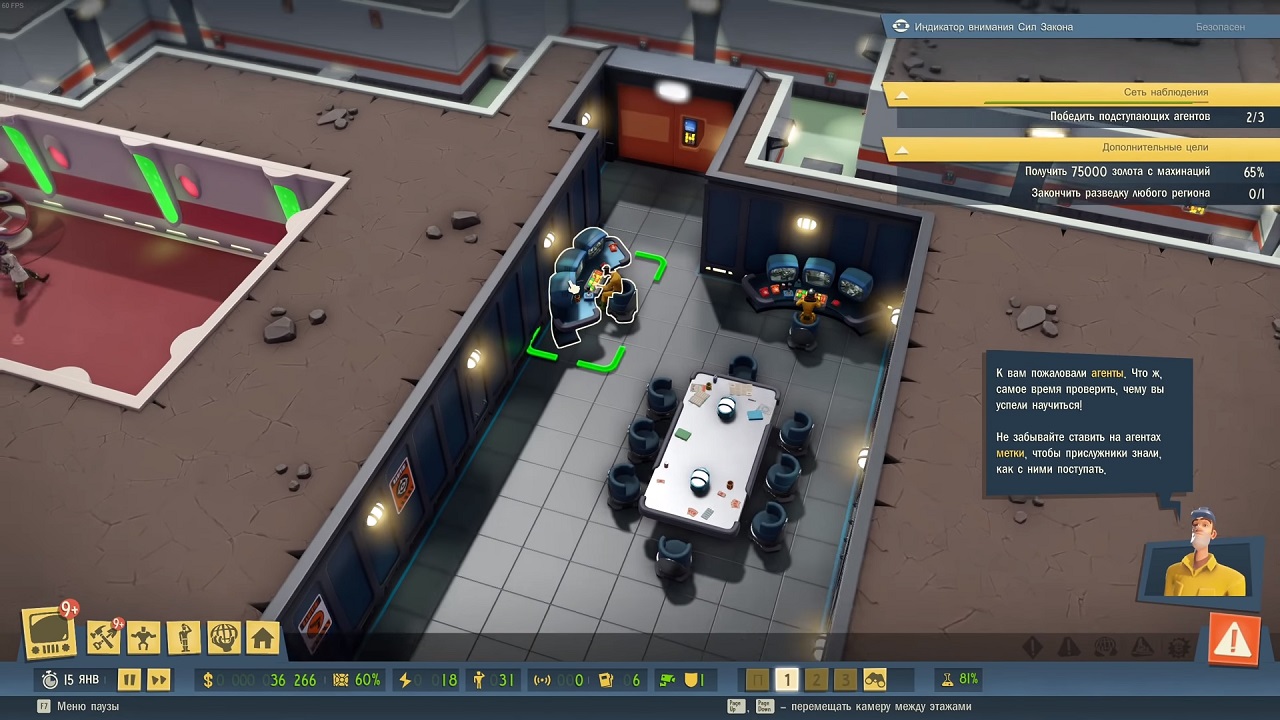
Task: Pause the game with the pause button
Action: pos(129,678)
